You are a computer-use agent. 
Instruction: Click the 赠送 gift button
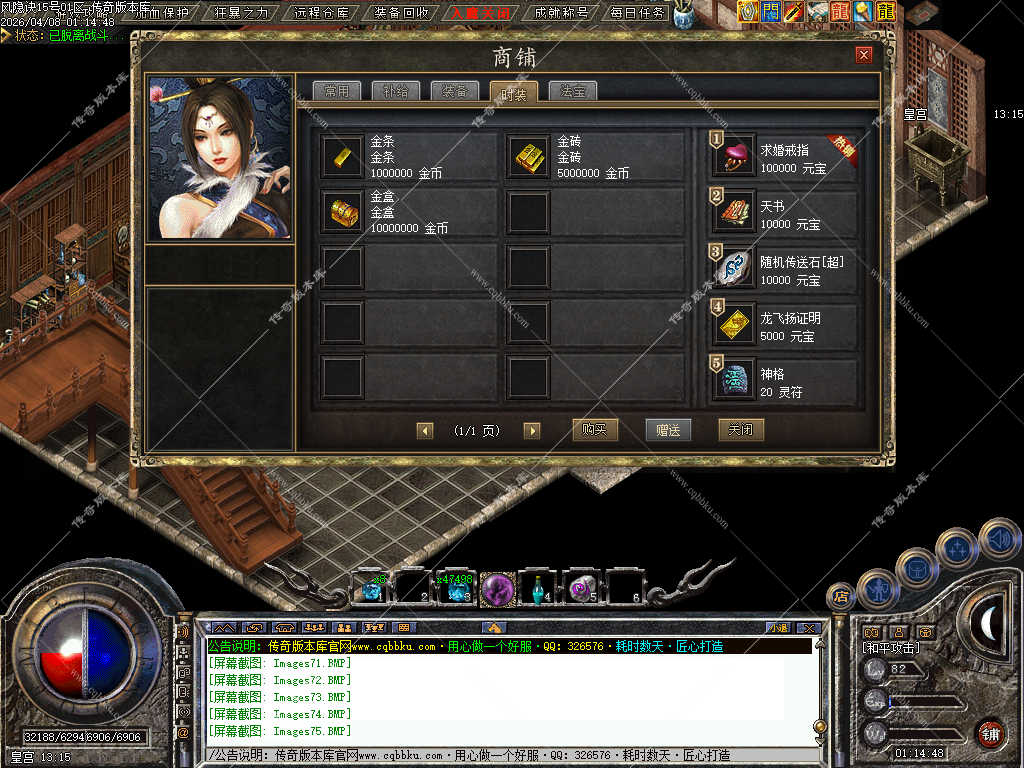[668, 430]
